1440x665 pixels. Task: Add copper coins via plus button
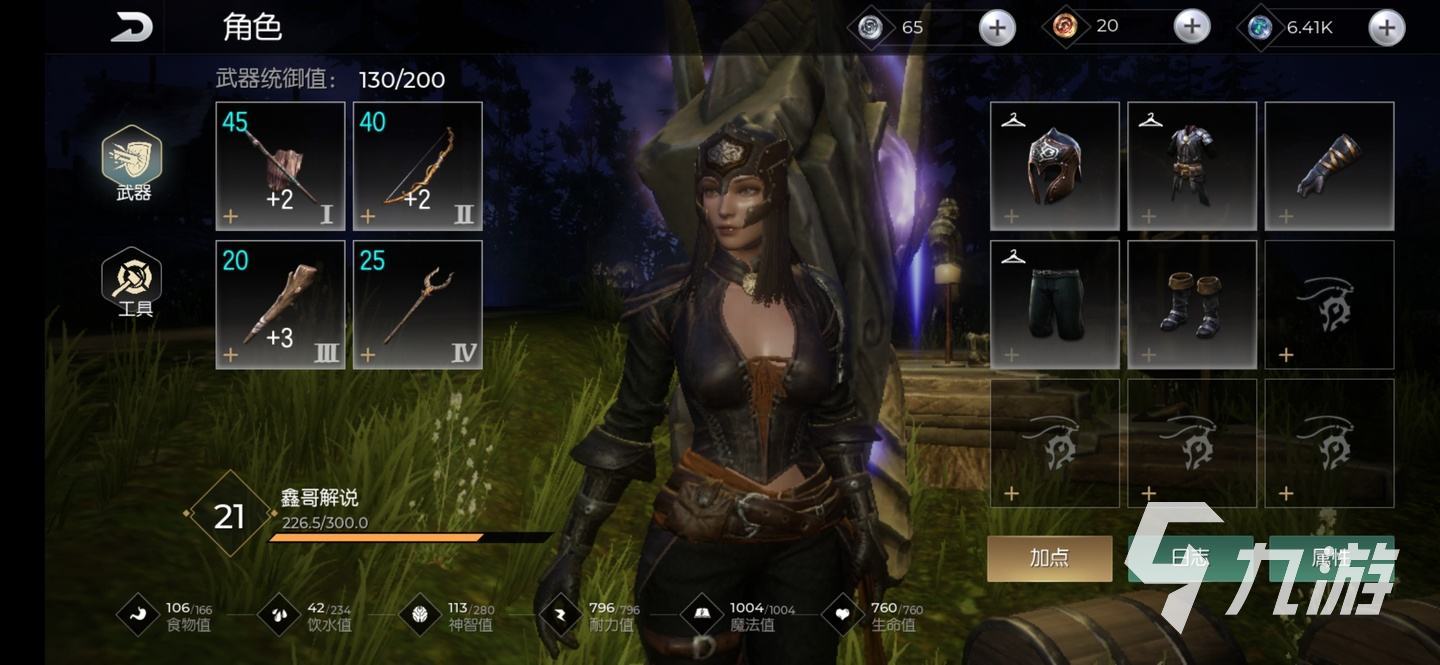pyautogui.click(x=1191, y=27)
